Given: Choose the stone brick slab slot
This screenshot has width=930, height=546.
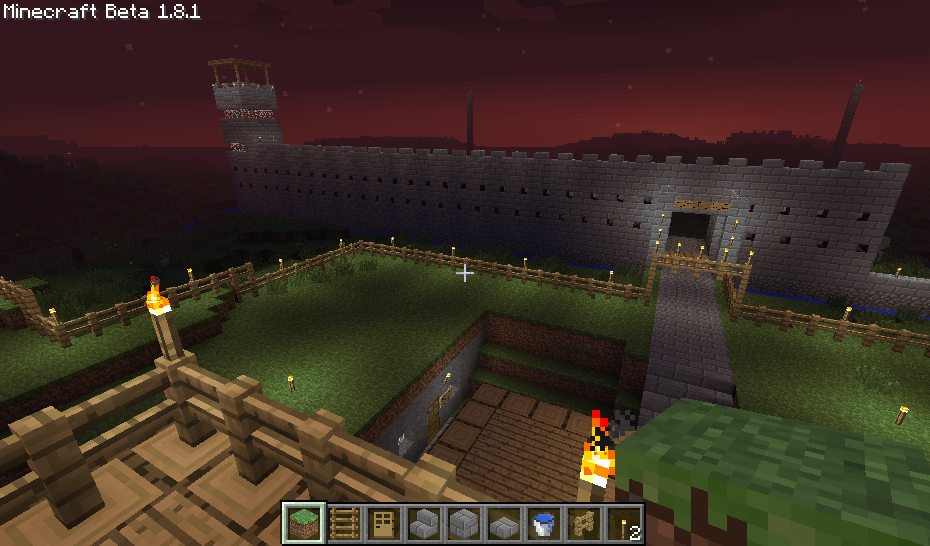Looking at the screenshot, I should (504, 523).
